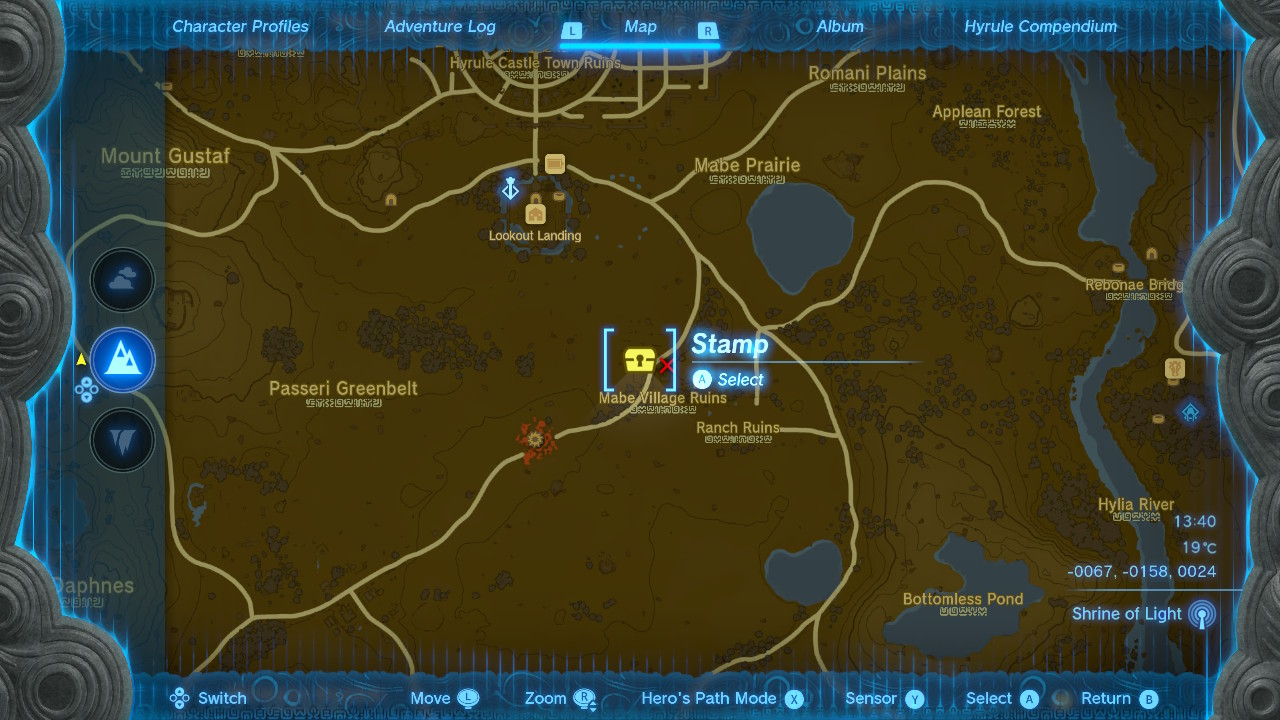Open the Hyrule Compendium tab

point(1040,26)
